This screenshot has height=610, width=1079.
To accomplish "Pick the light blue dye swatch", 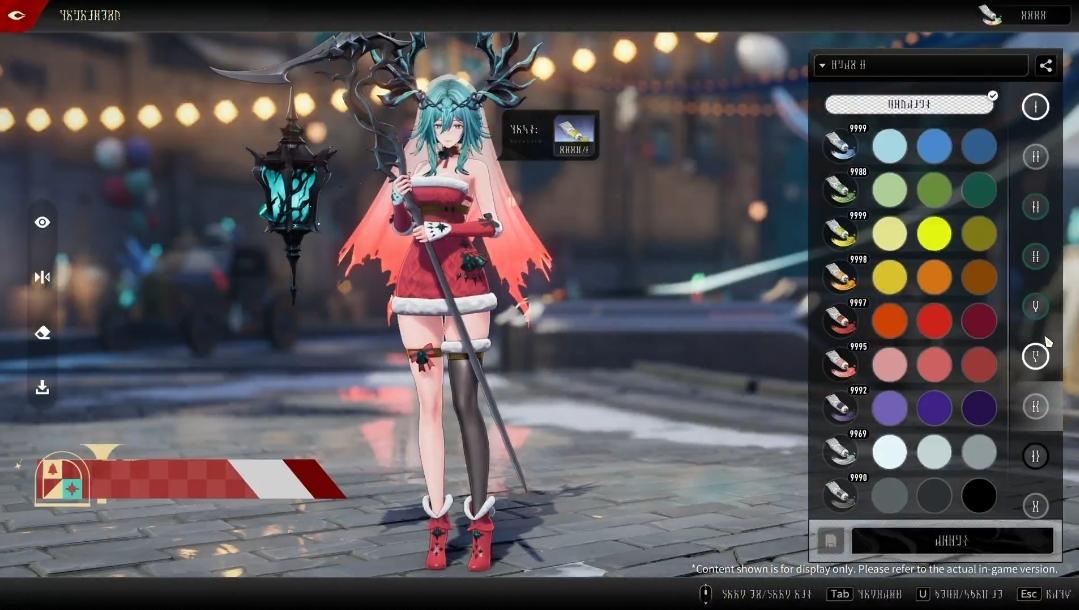I will [889, 146].
